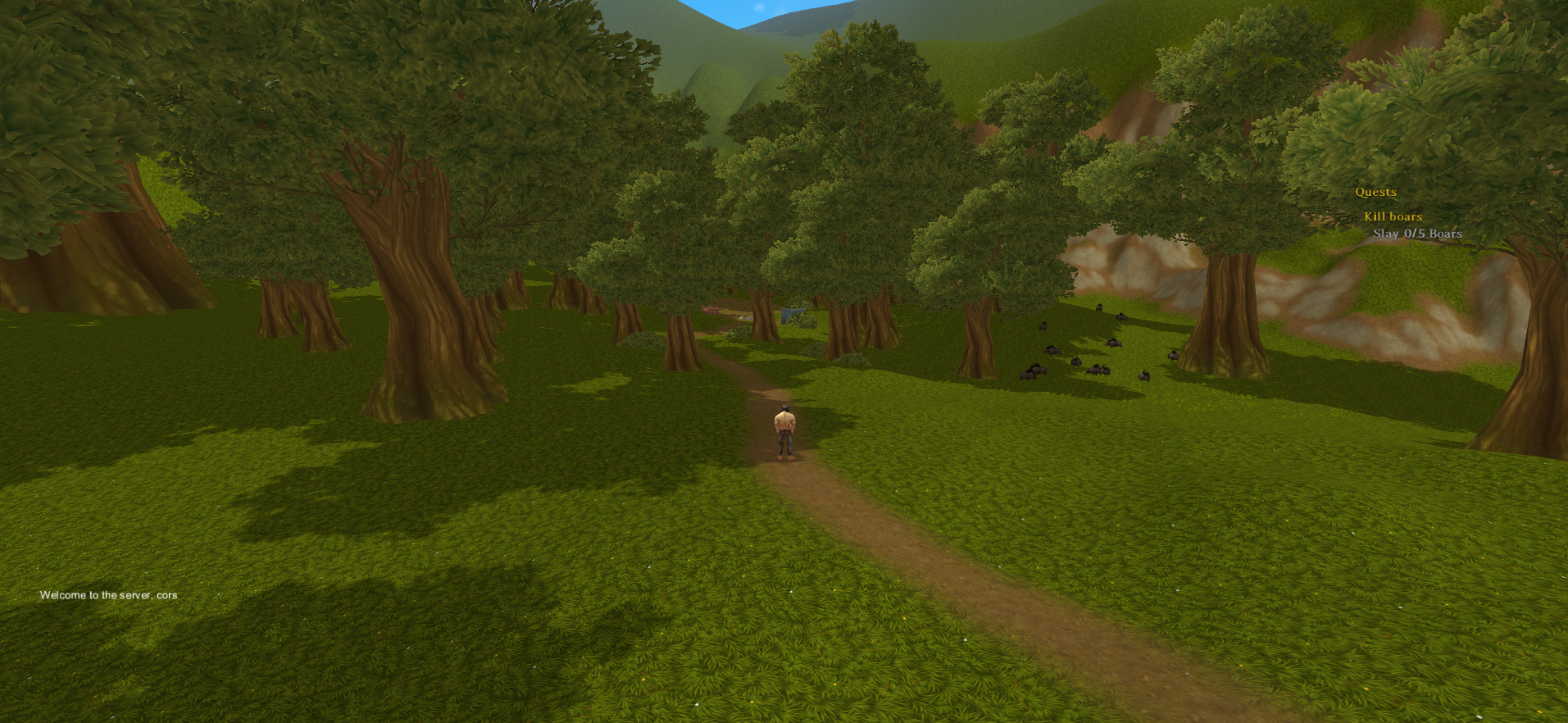Image resolution: width=1568 pixels, height=723 pixels.
Task: Open the Quests tracker header
Action: (1375, 192)
